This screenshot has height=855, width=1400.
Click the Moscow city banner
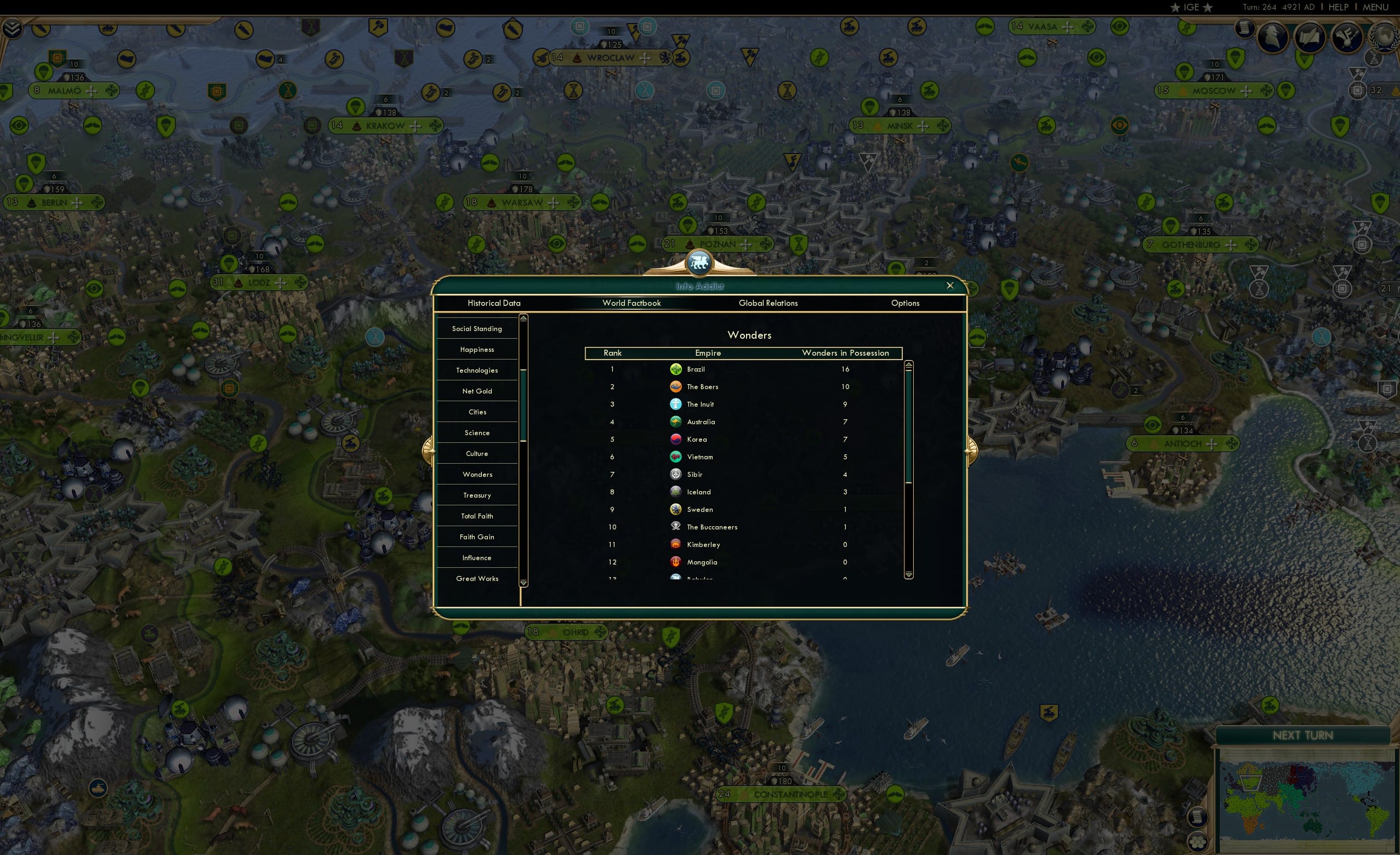(1214, 90)
